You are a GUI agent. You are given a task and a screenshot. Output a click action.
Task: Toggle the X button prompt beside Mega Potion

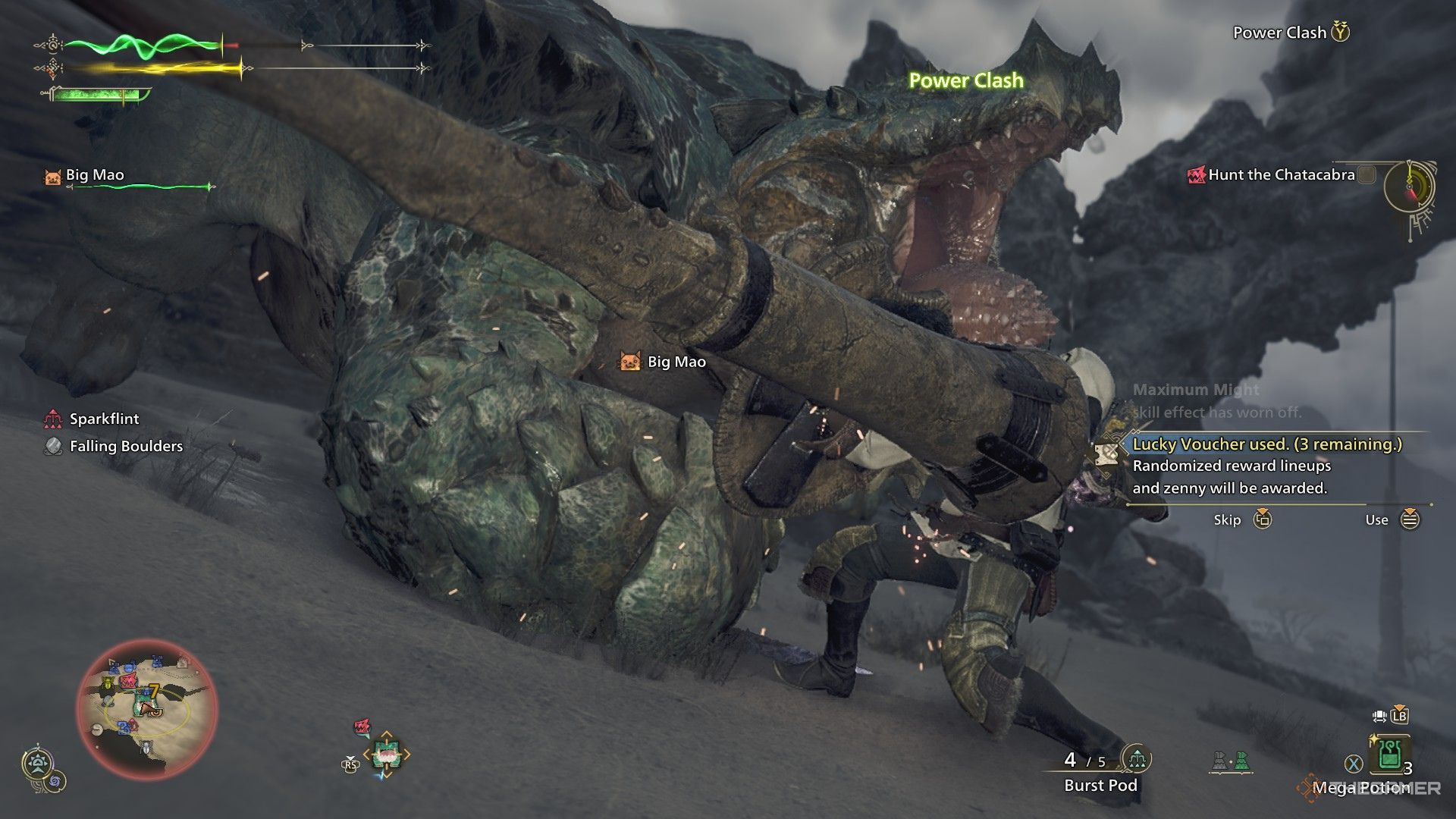pos(1354,763)
